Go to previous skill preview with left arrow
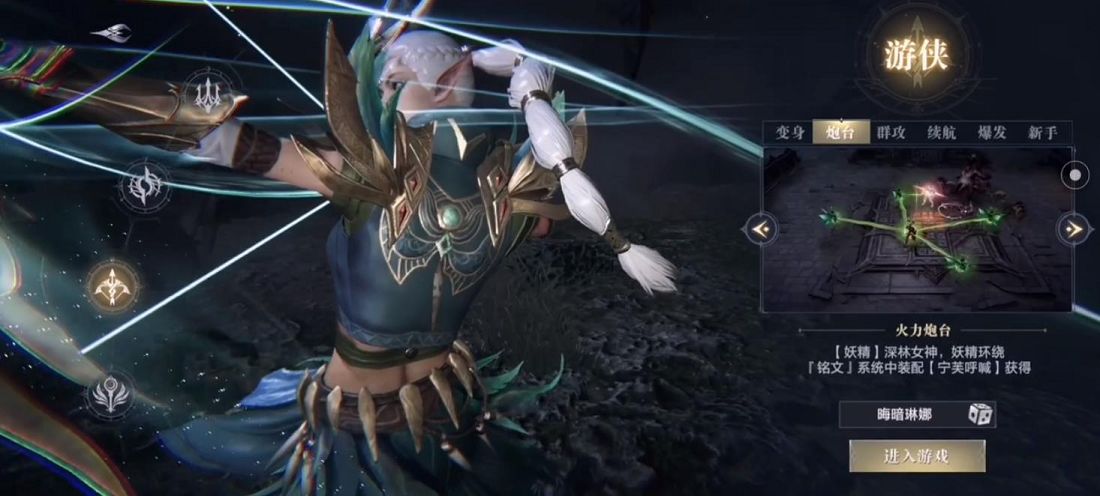 (760, 230)
